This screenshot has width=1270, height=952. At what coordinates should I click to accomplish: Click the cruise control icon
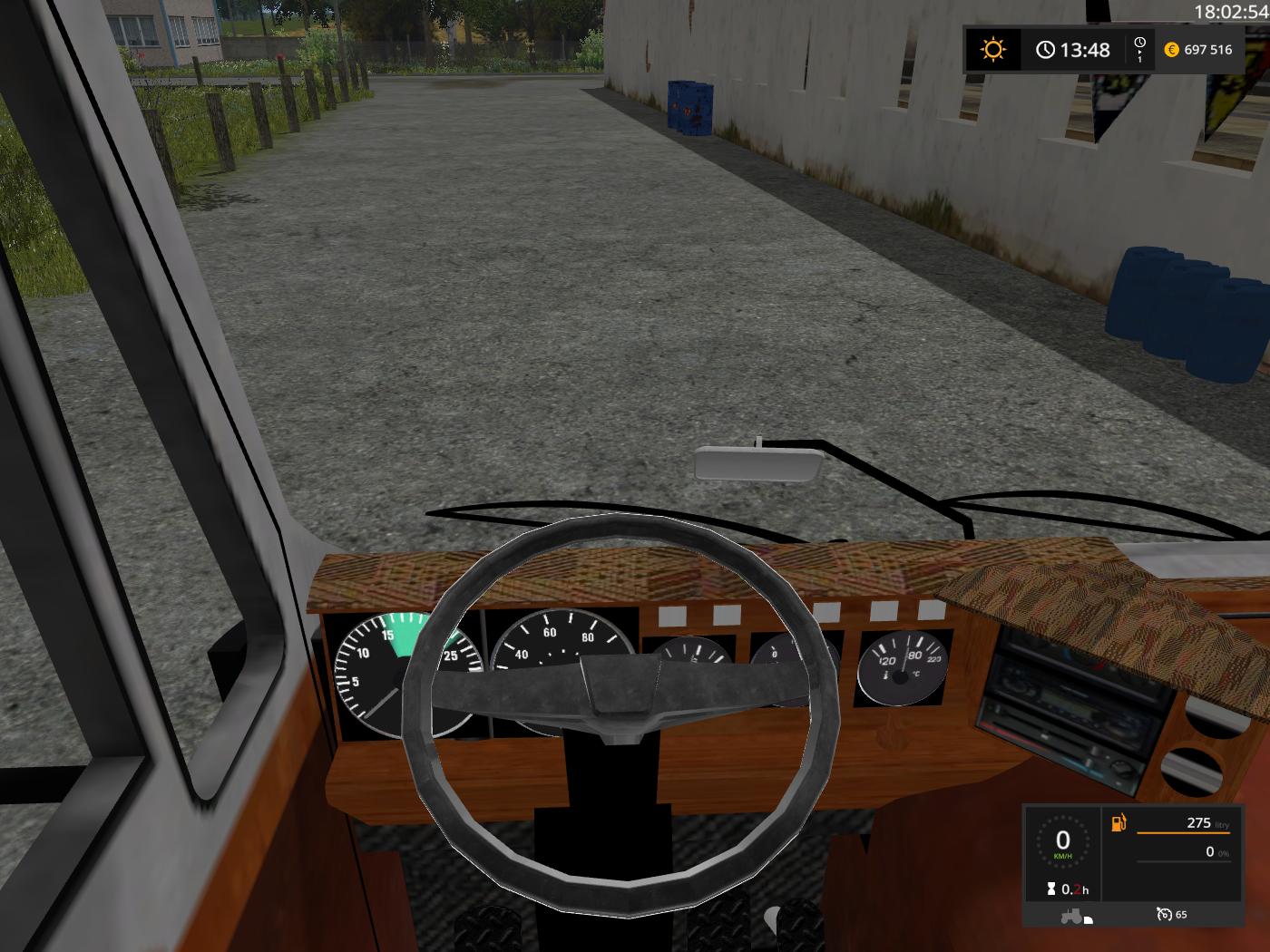click(1164, 914)
